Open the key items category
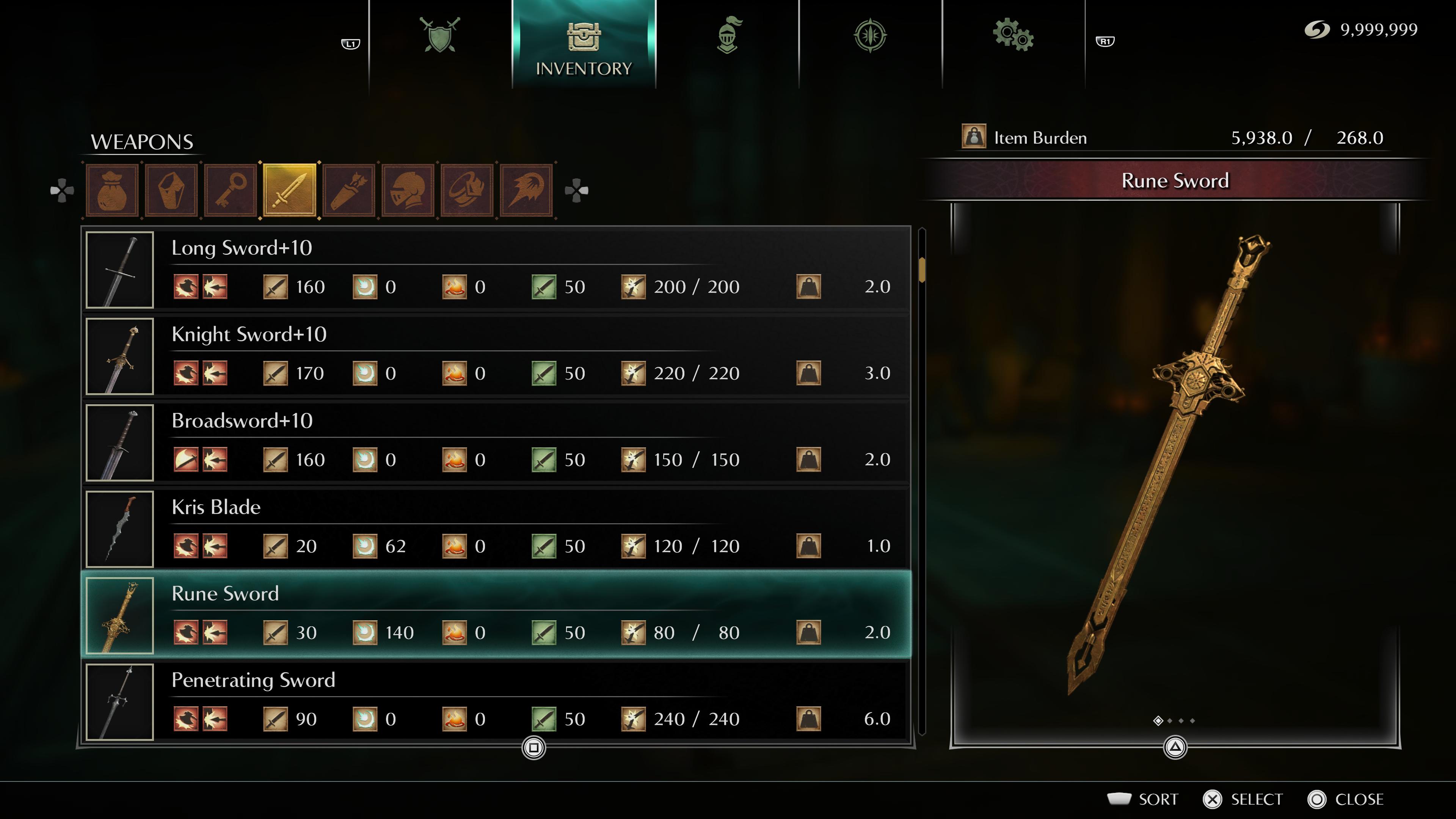Viewport: 1456px width, 819px height. point(231,190)
